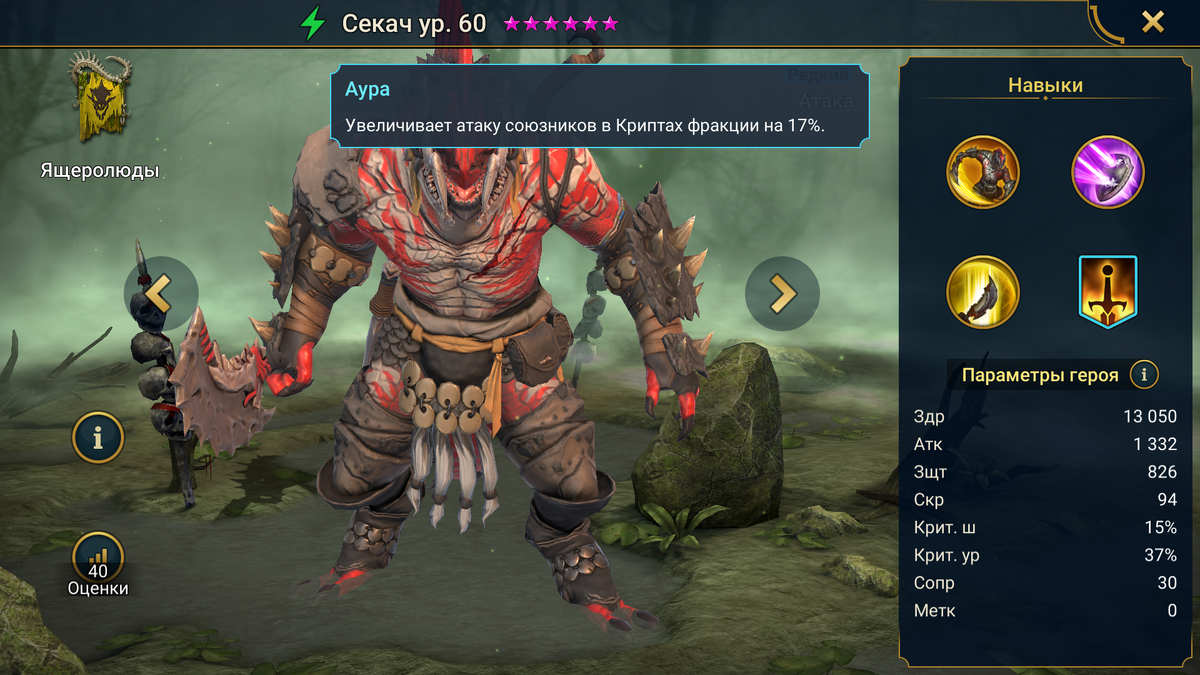Show the next champion with right arrow

pyautogui.click(x=782, y=294)
